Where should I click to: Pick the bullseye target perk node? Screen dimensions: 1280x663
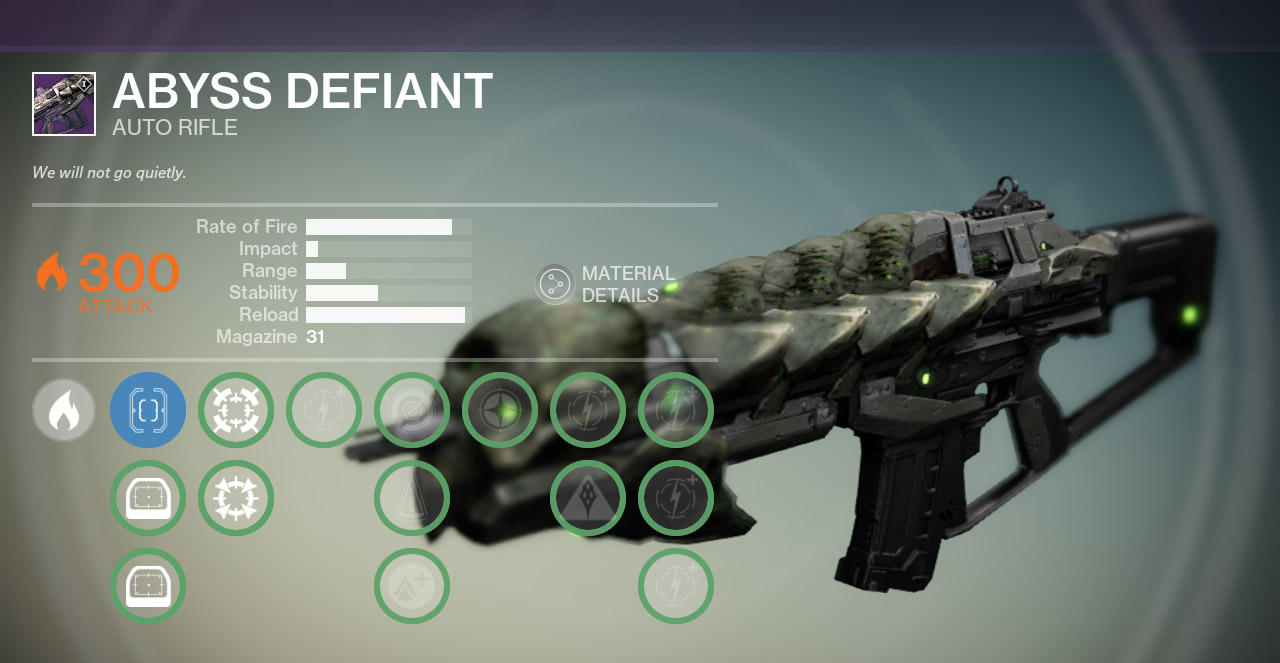412,410
